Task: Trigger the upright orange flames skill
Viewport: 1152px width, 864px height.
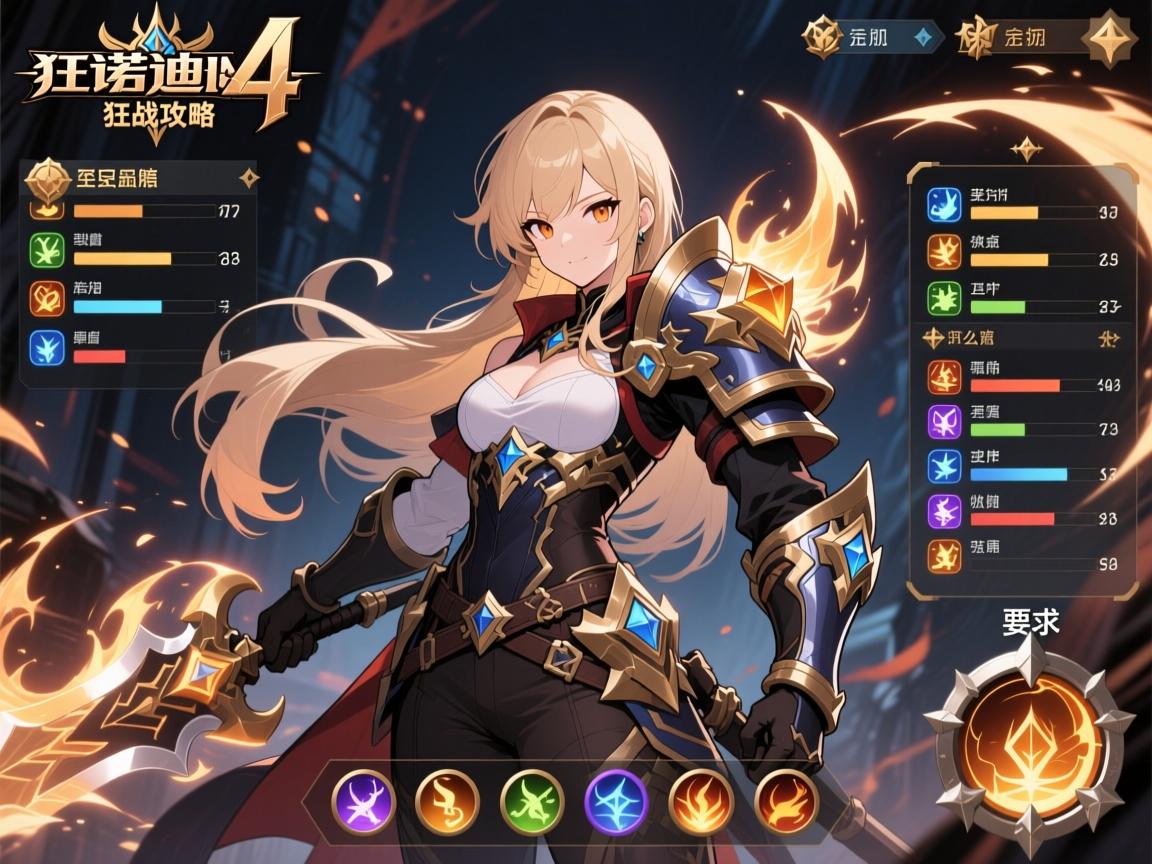Action: click(701, 800)
